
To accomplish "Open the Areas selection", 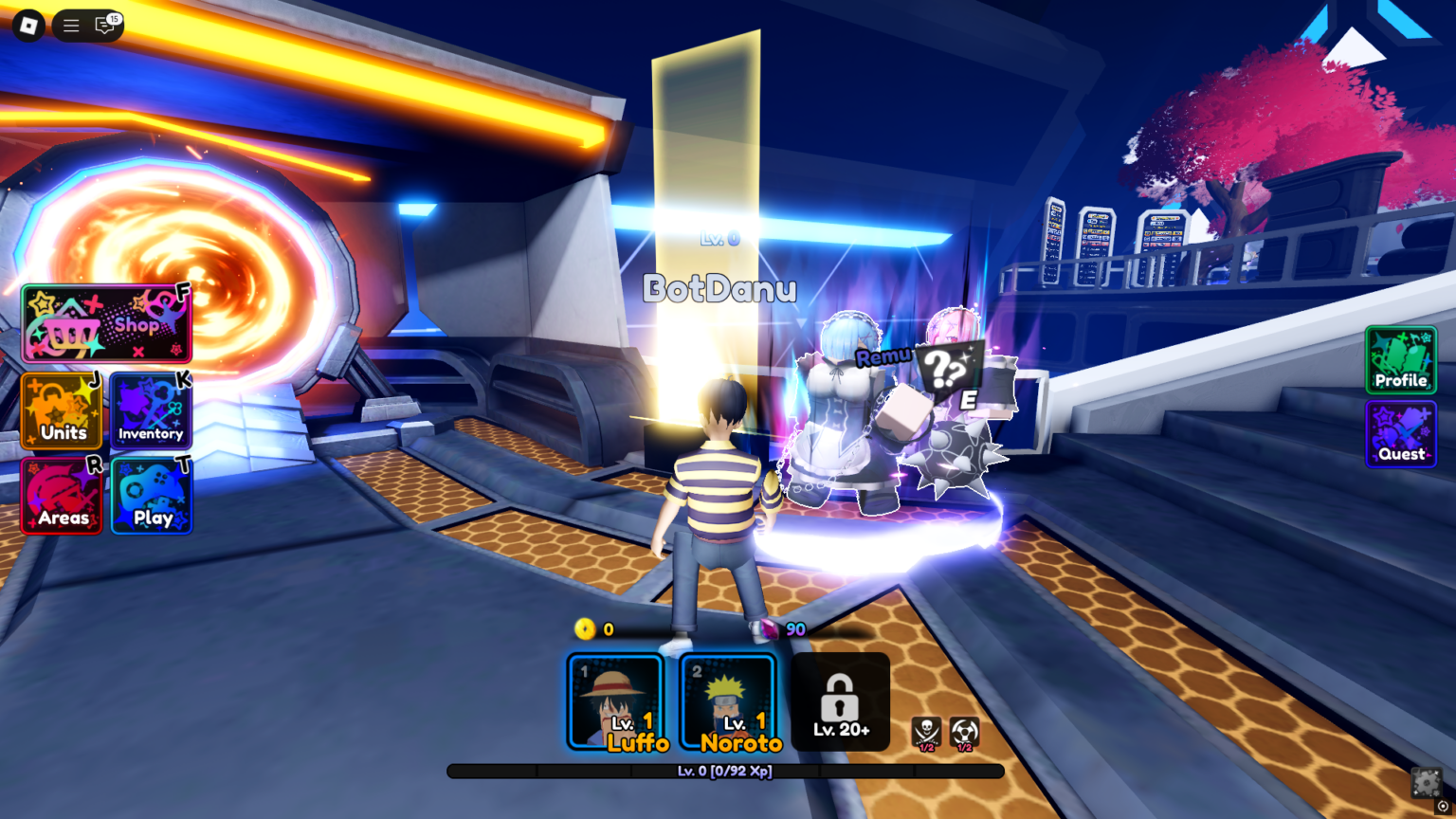I will (x=61, y=496).
